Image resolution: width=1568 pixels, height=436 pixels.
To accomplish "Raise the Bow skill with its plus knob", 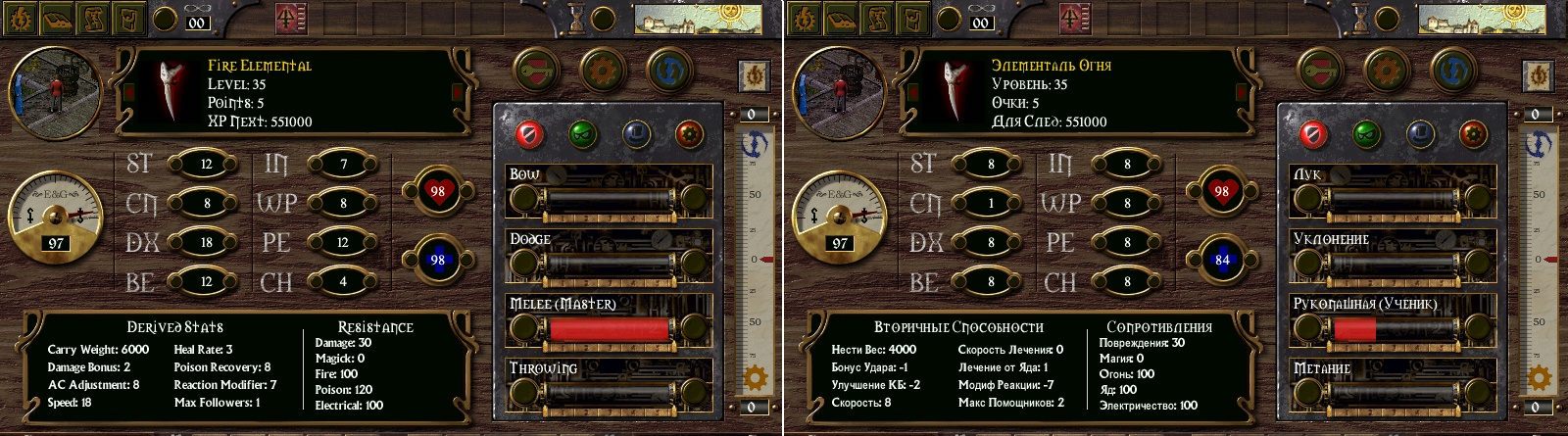I will 694,200.
